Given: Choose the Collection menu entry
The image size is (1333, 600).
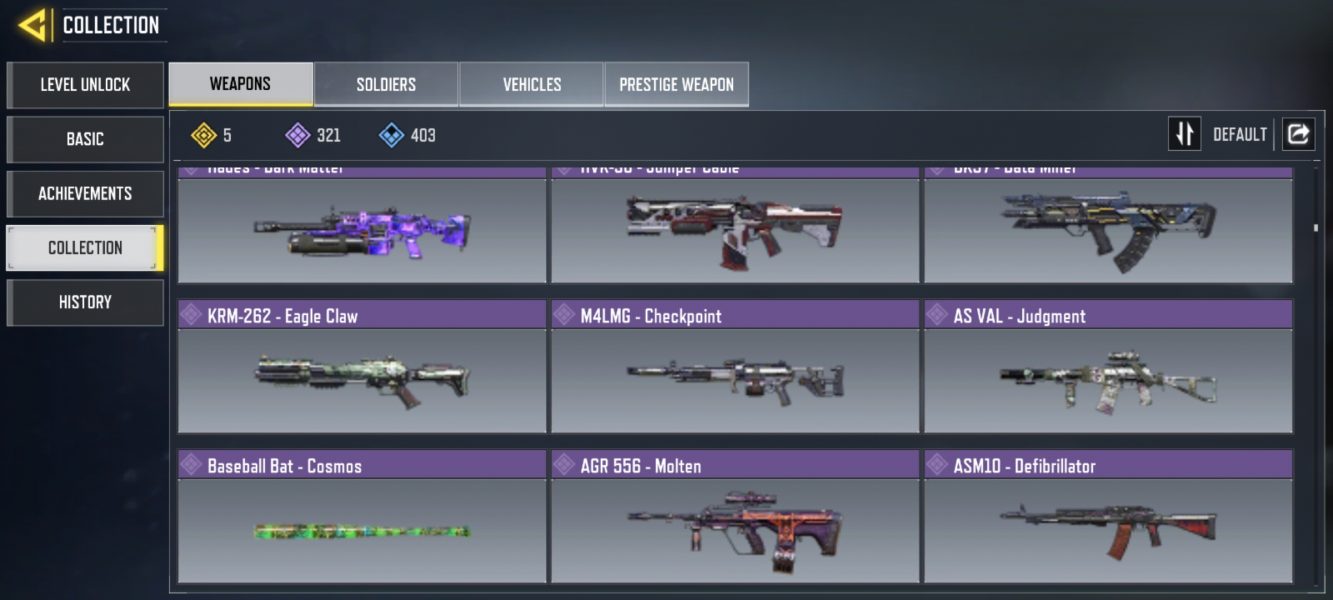Looking at the screenshot, I should [85, 248].
